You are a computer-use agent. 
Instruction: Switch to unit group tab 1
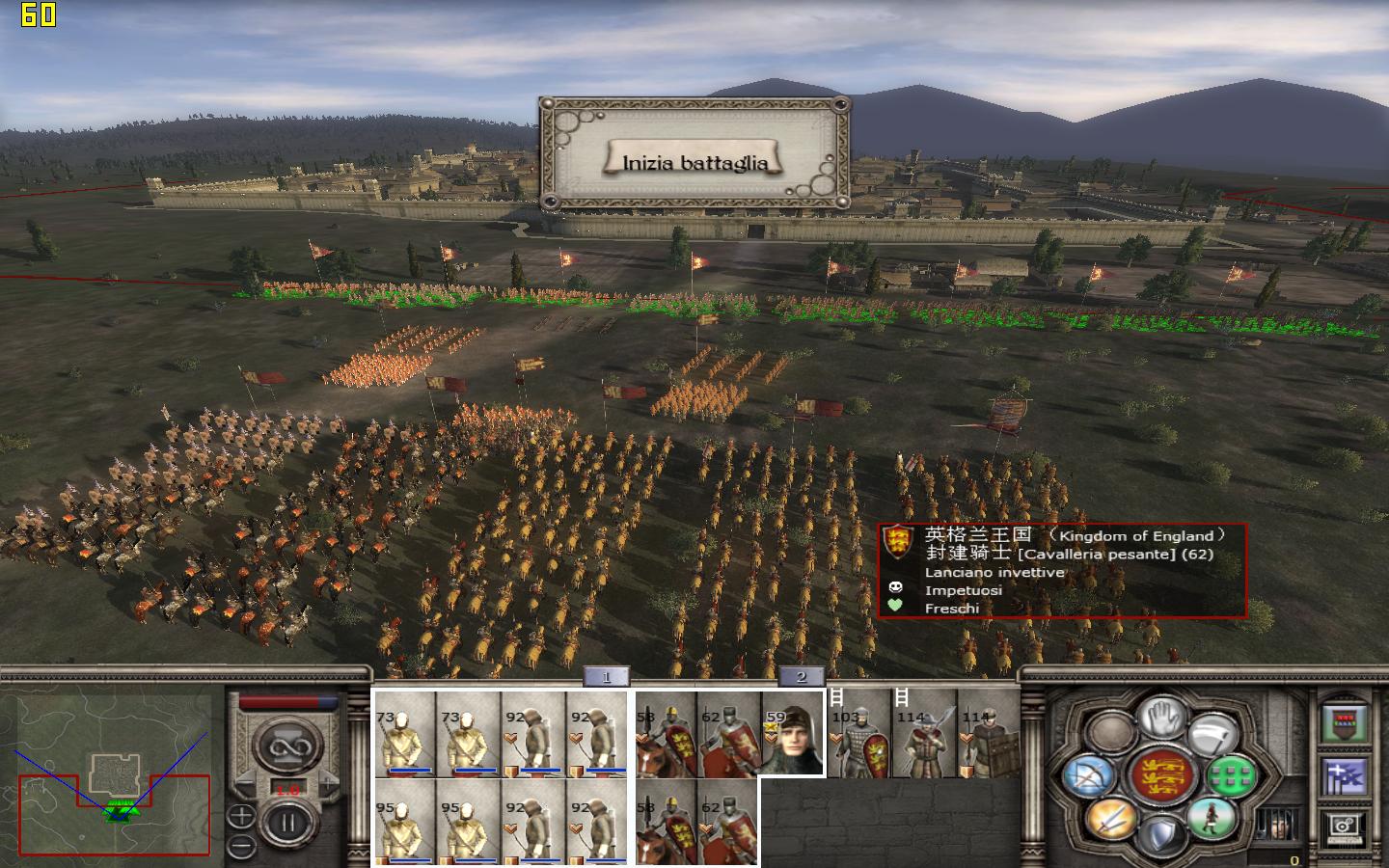tap(606, 677)
